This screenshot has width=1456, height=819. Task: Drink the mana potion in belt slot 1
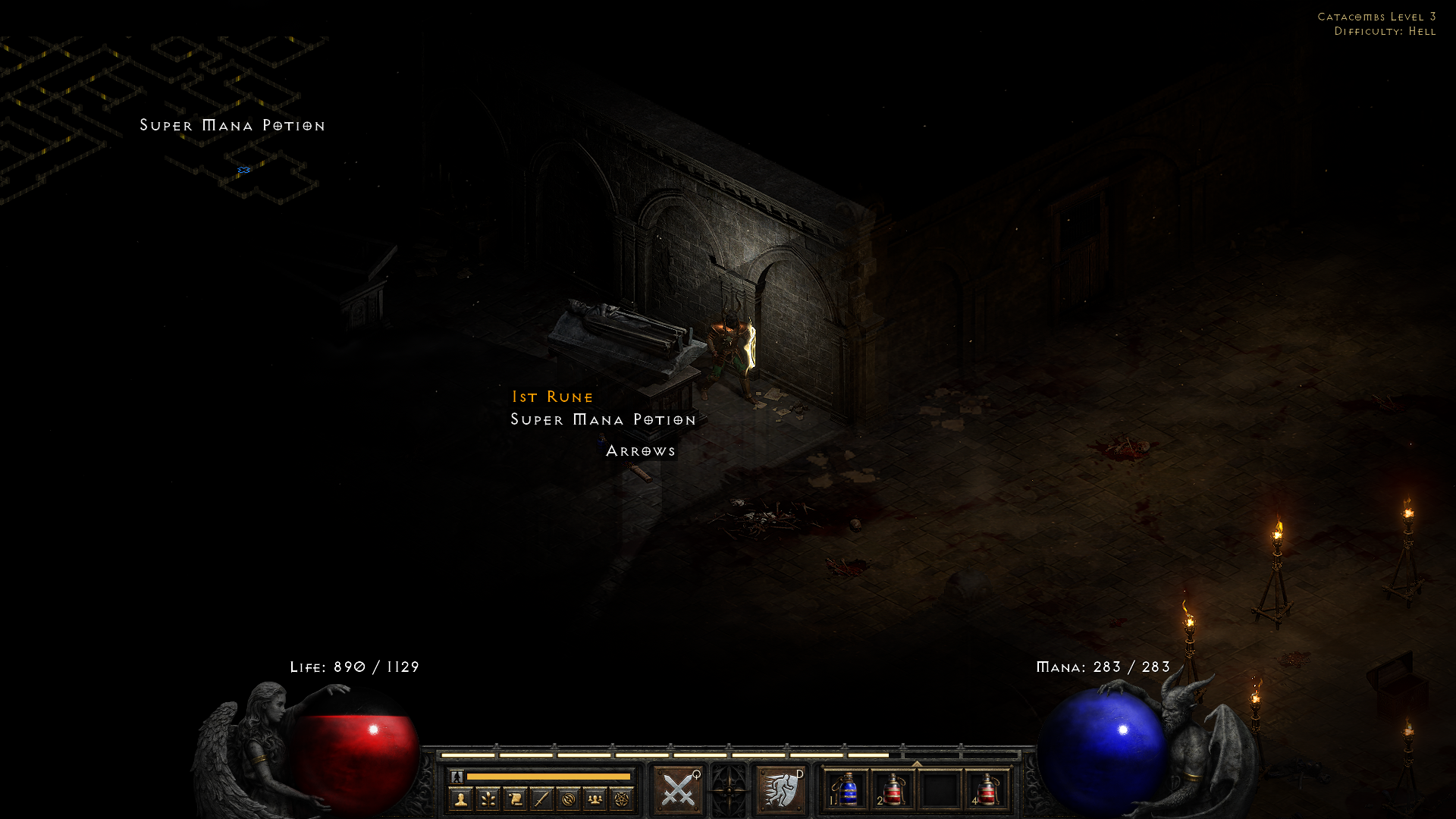848,790
